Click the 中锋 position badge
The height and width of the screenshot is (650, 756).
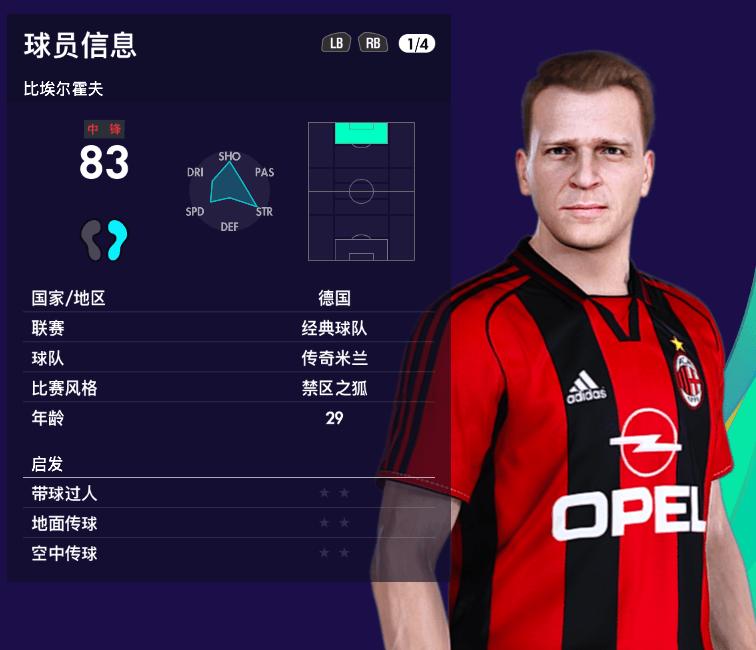tap(104, 130)
